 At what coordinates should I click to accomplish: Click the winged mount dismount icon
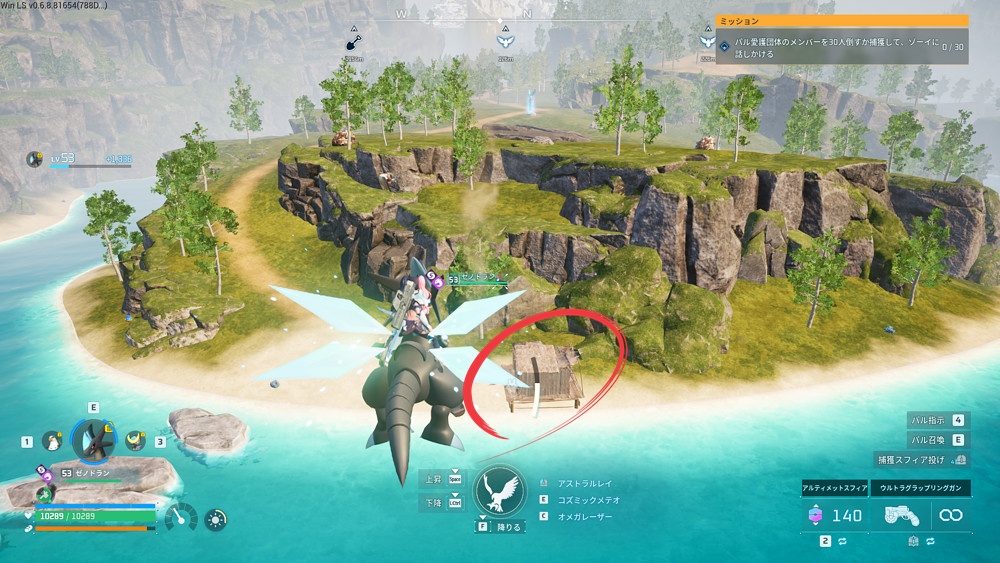499,492
